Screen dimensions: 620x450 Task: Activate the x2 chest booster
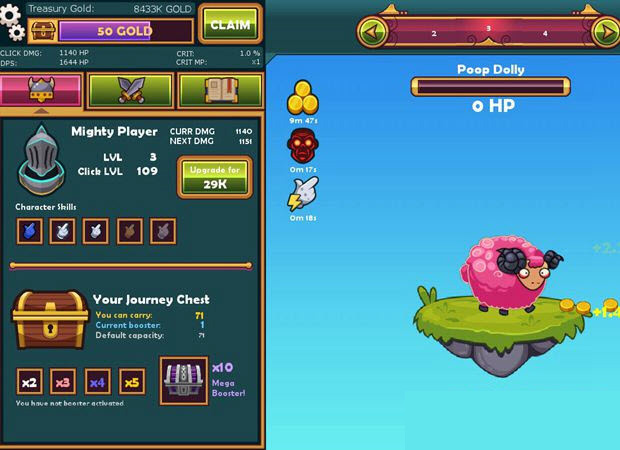(30, 381)
